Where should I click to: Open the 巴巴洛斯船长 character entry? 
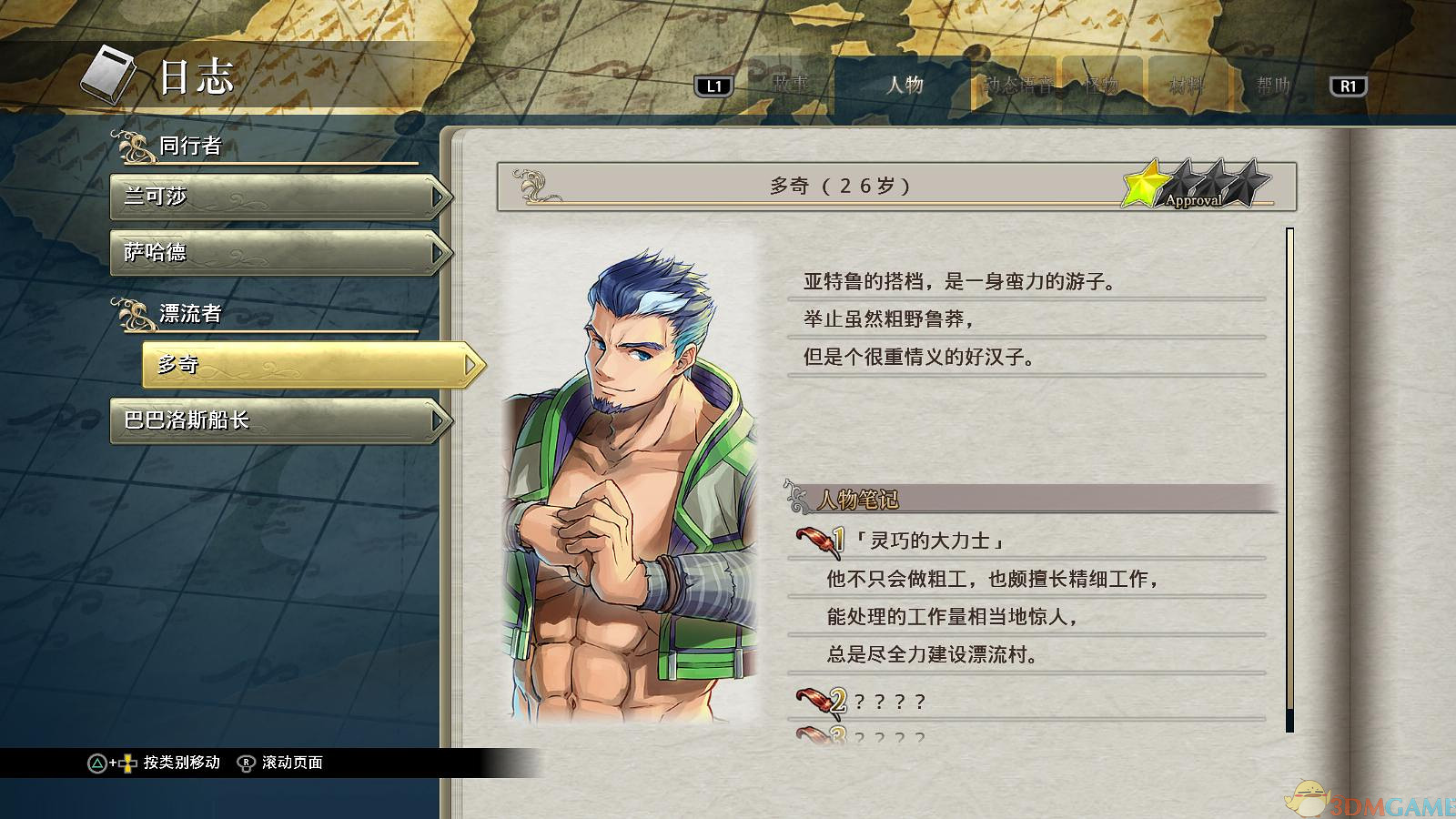point(279,420)
